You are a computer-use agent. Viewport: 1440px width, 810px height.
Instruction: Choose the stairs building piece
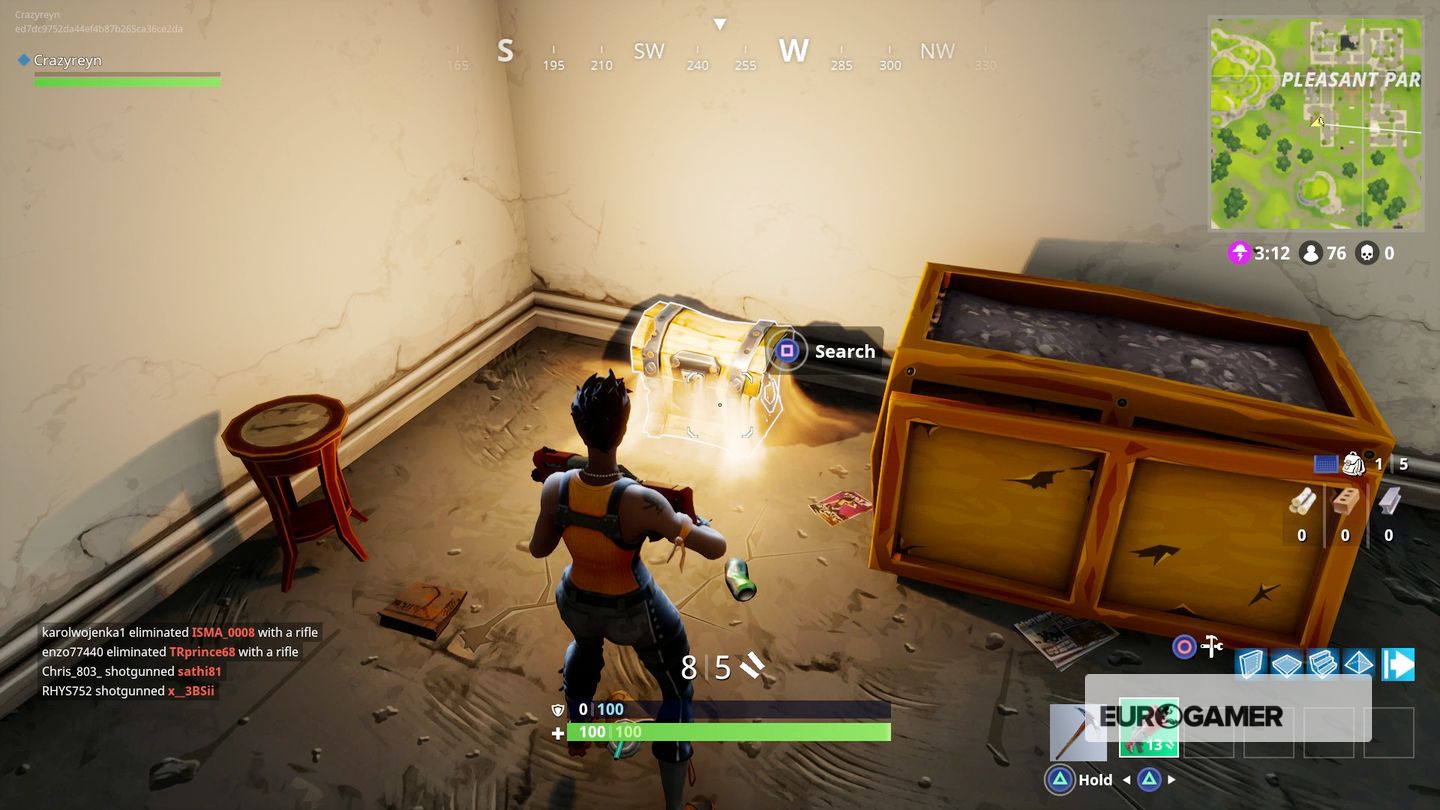pyautogui.click(x=1322, y=664)
